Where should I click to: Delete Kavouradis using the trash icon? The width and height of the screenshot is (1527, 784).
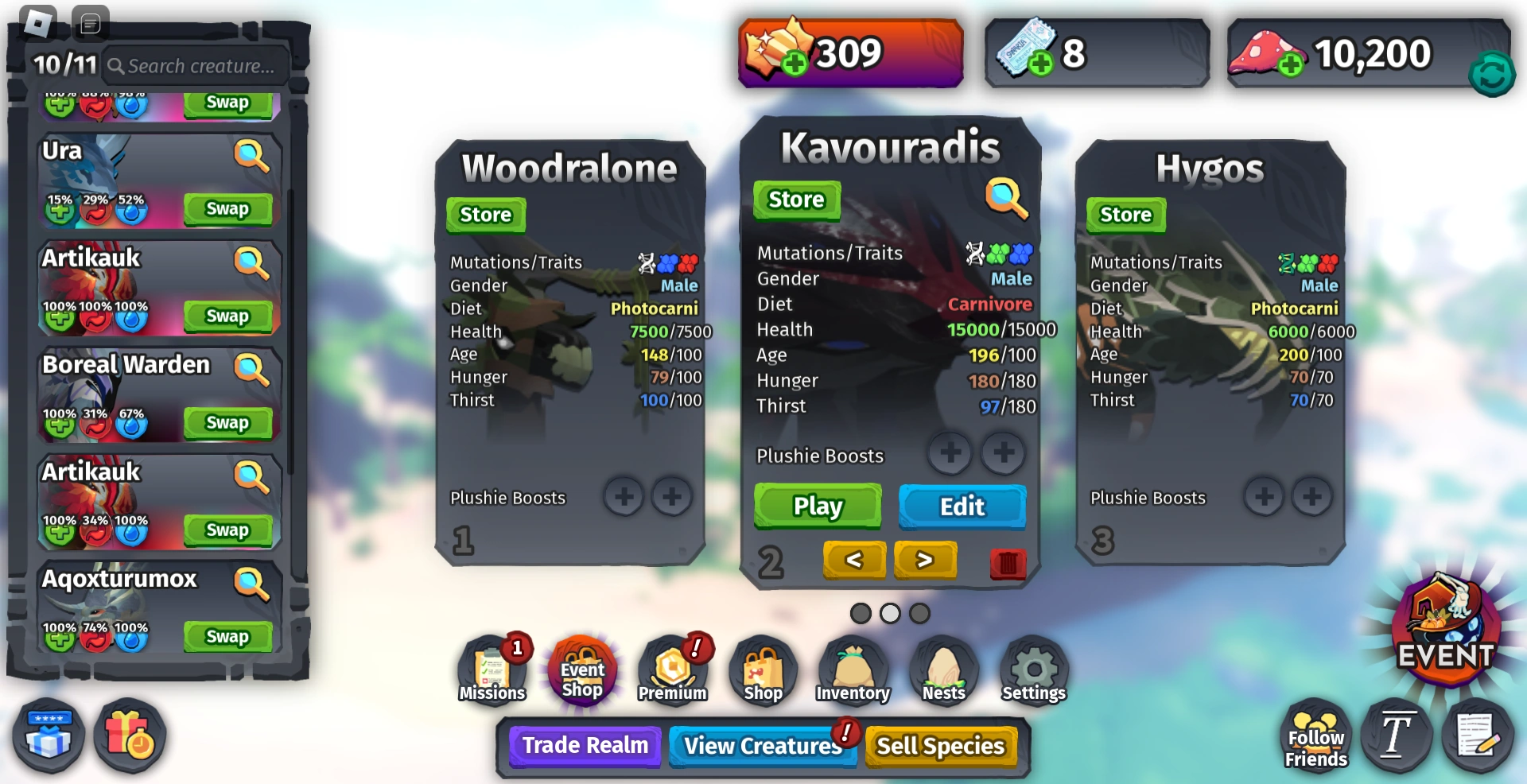1008,565
